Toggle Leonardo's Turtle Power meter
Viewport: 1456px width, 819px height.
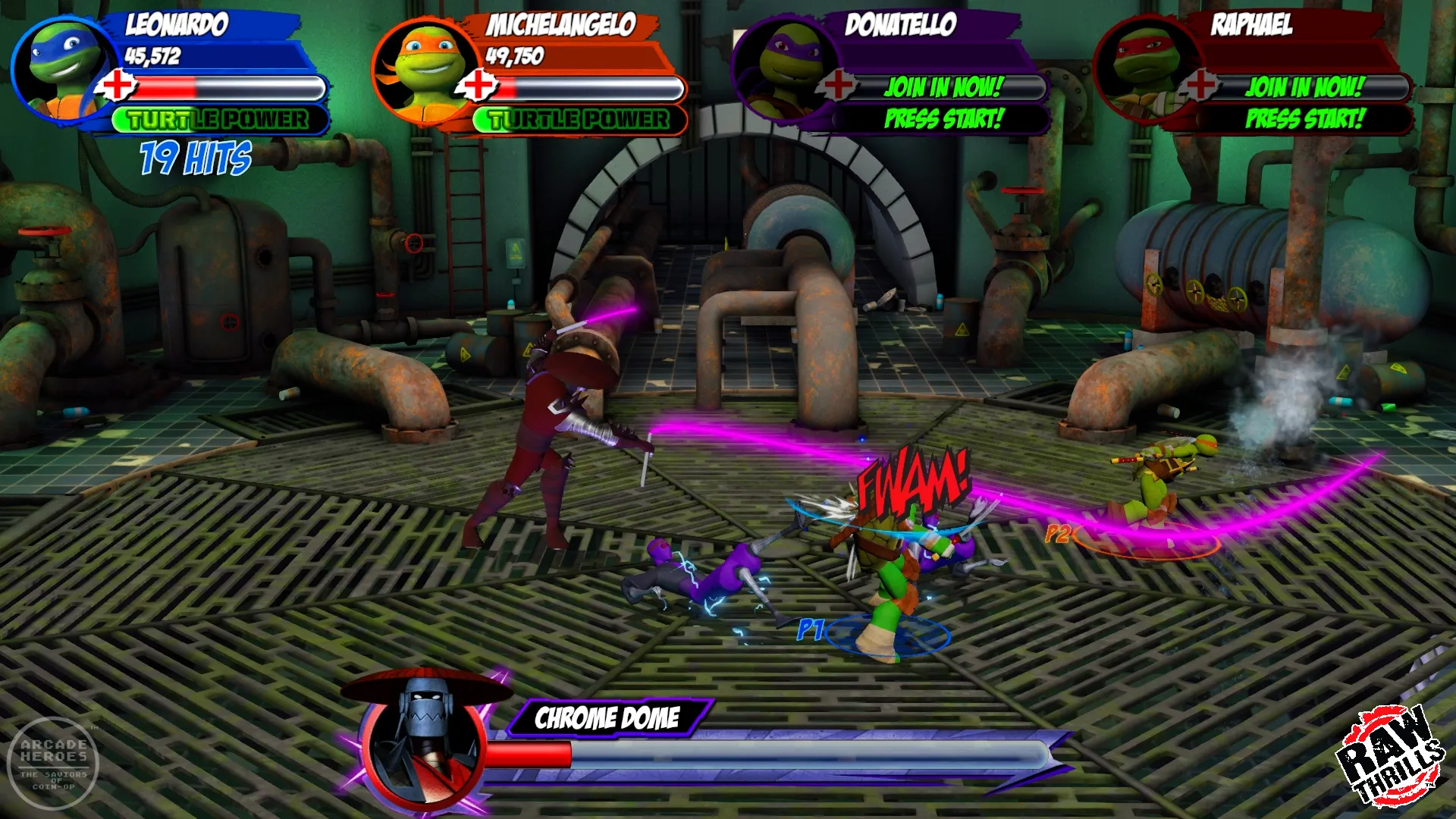point(216,118)
